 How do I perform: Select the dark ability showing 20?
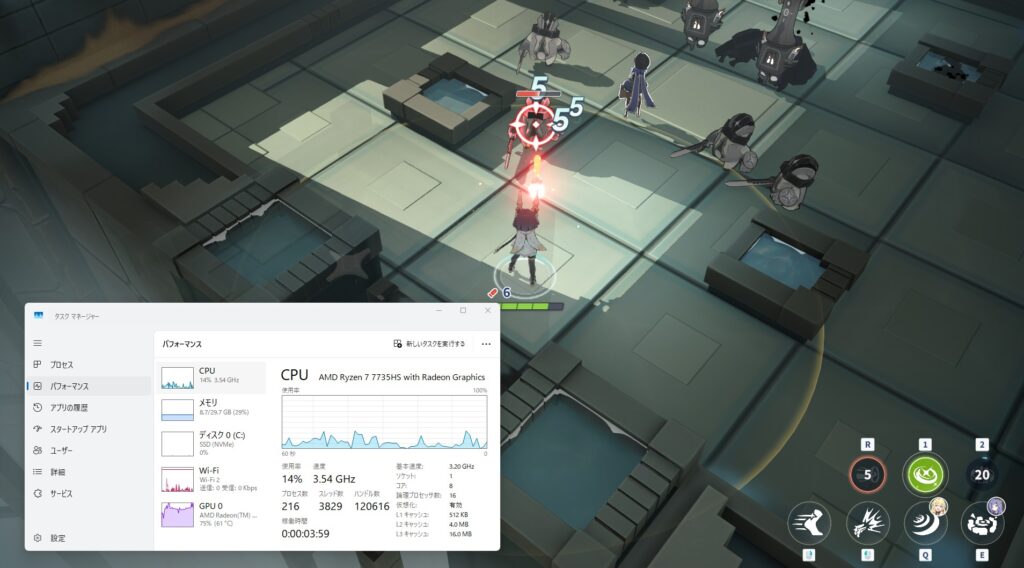click(982, 475)
